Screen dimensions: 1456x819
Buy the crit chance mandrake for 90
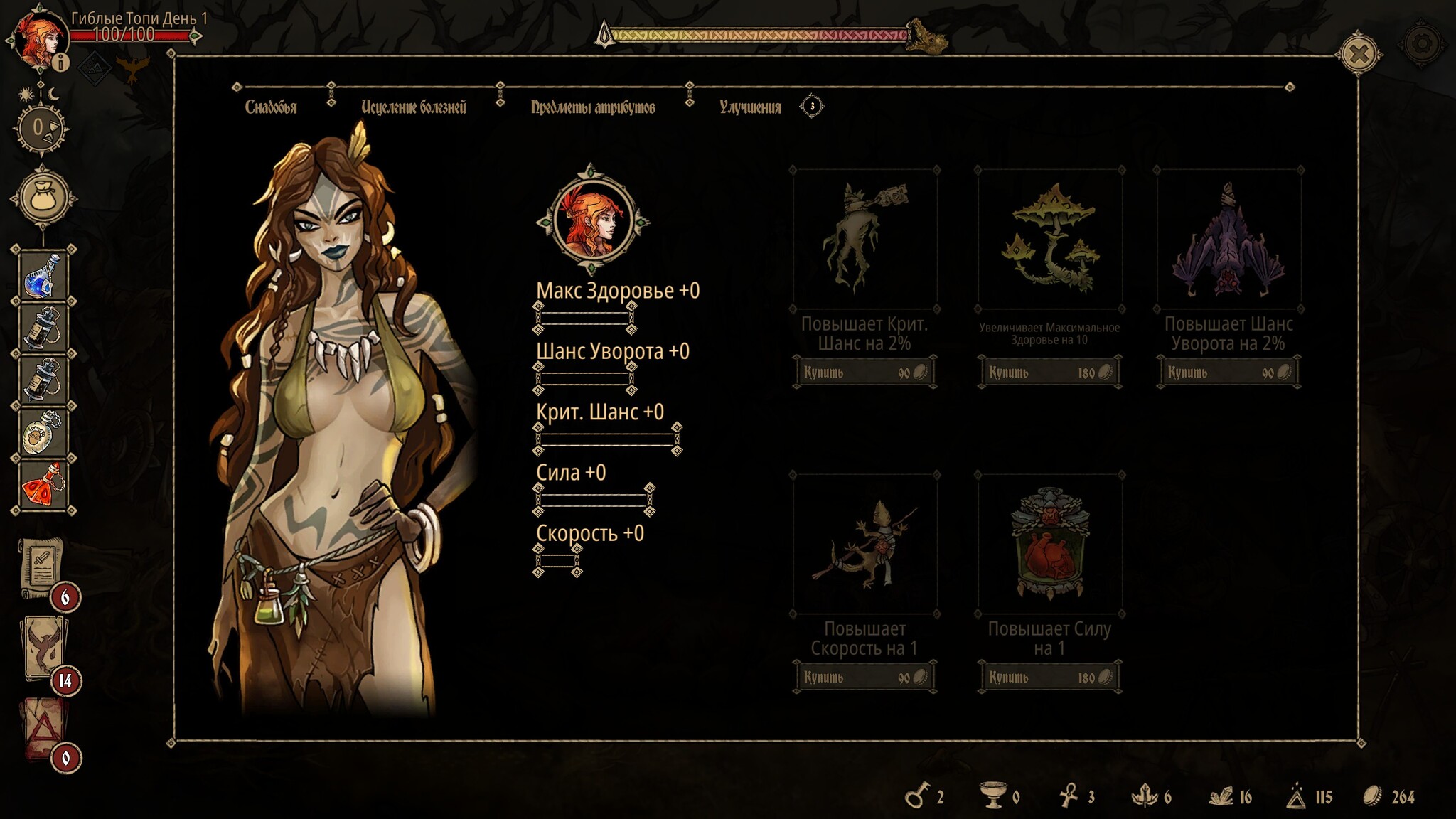[x=864, y=373]
